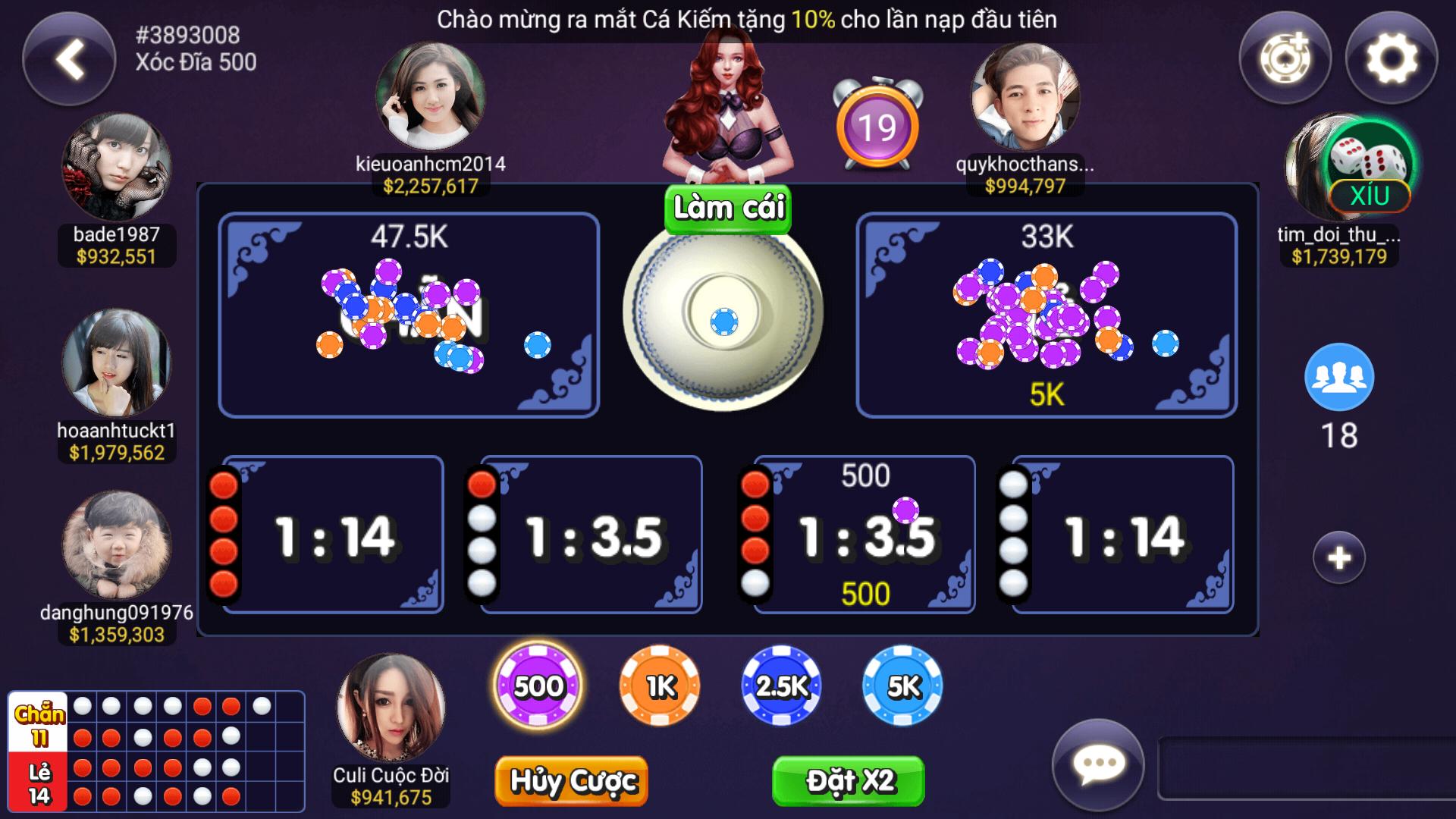Choose the orange 1K chip
The image size is (1456, 819).
[660, 686]
